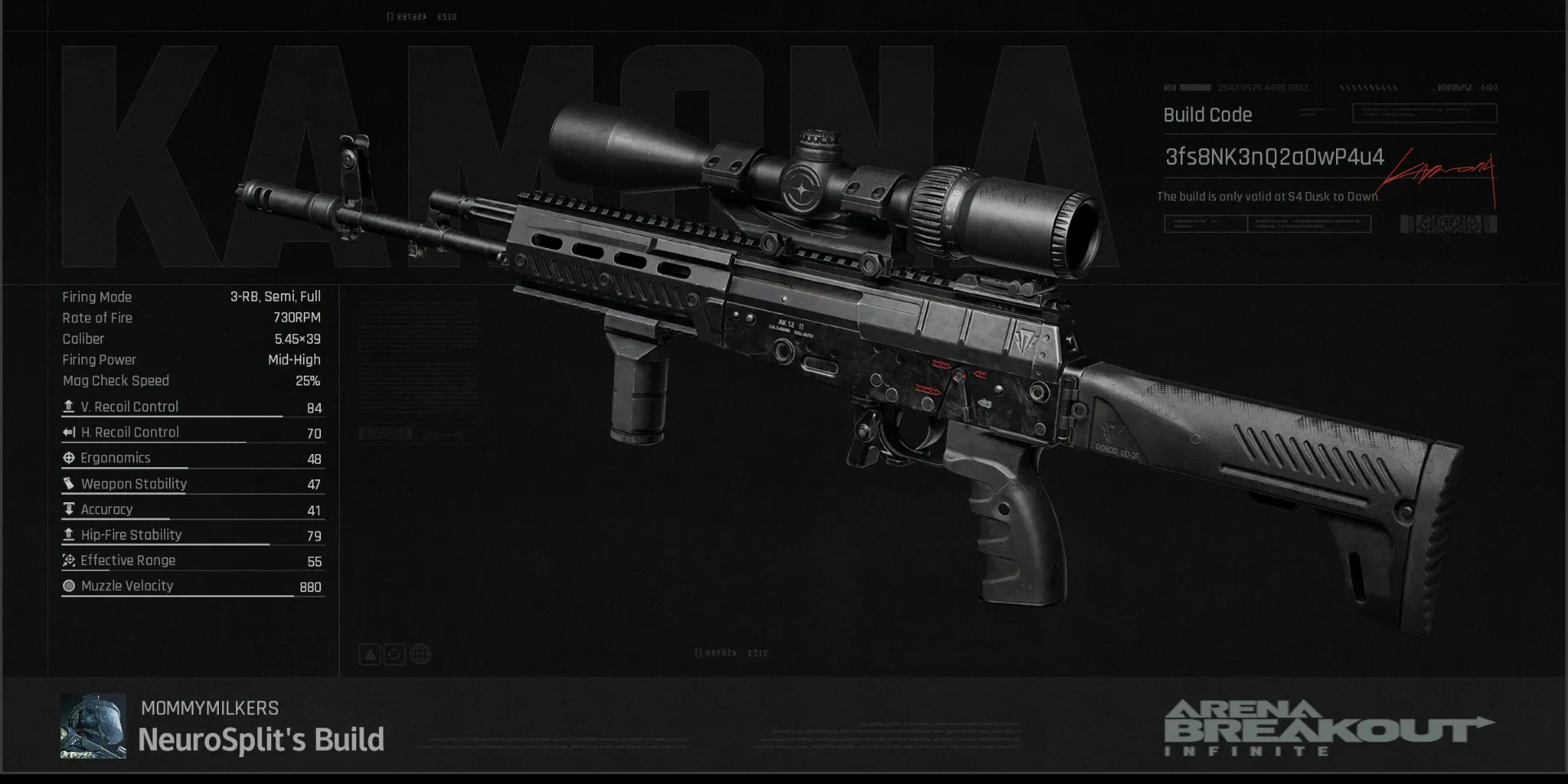Image resolution: width=1568 pixels, height=784 pixels.
Task: Select the build code 3fs8NK3nQ2a0wP4u4
Action: [x=1273, y=157]
